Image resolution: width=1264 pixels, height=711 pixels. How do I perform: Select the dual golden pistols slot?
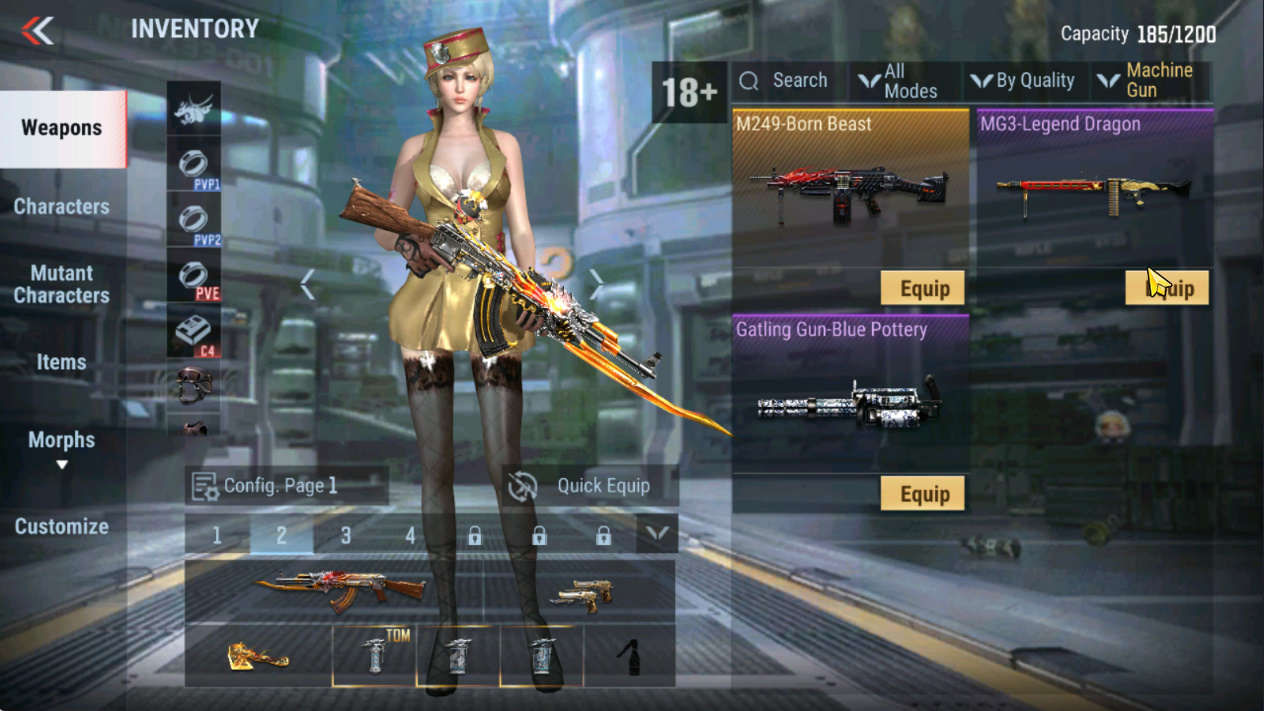coord(580,592)
